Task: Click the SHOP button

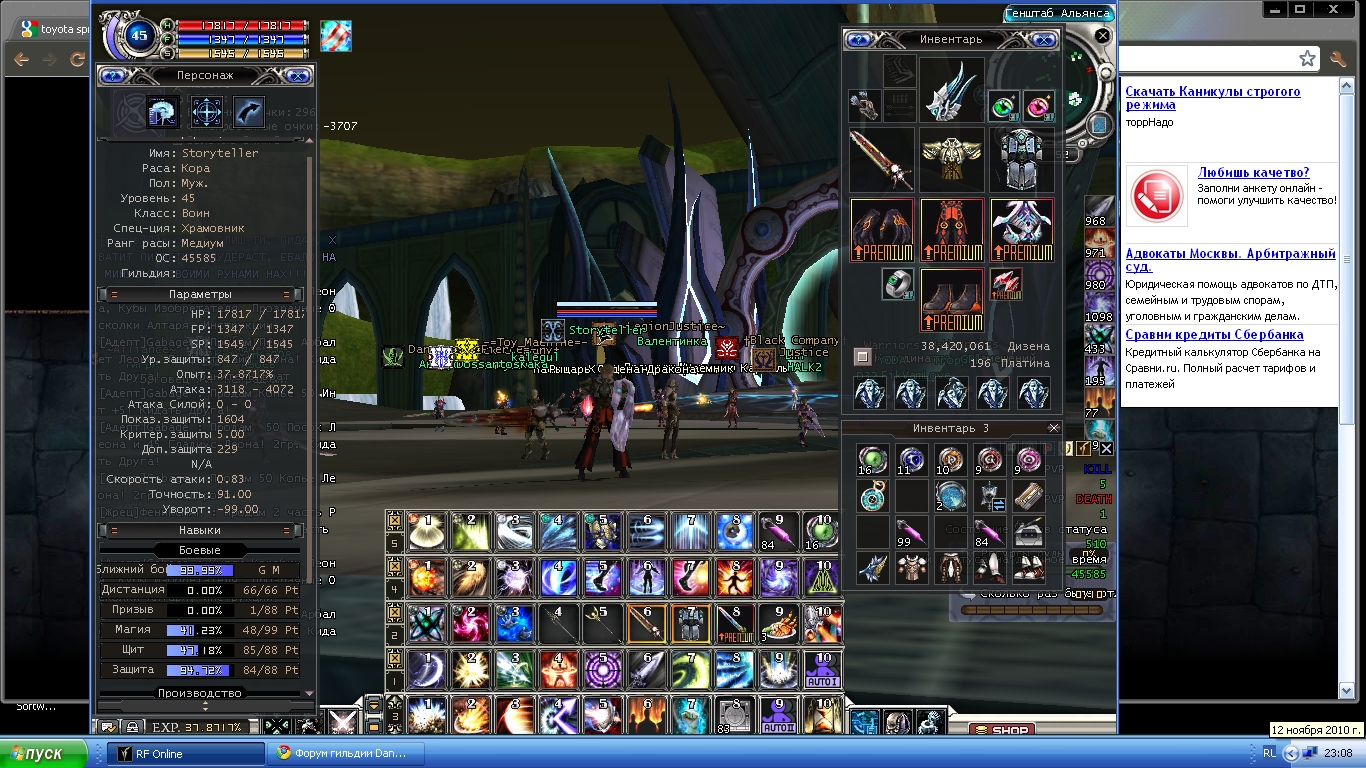Action: [x=1001, y=730]
